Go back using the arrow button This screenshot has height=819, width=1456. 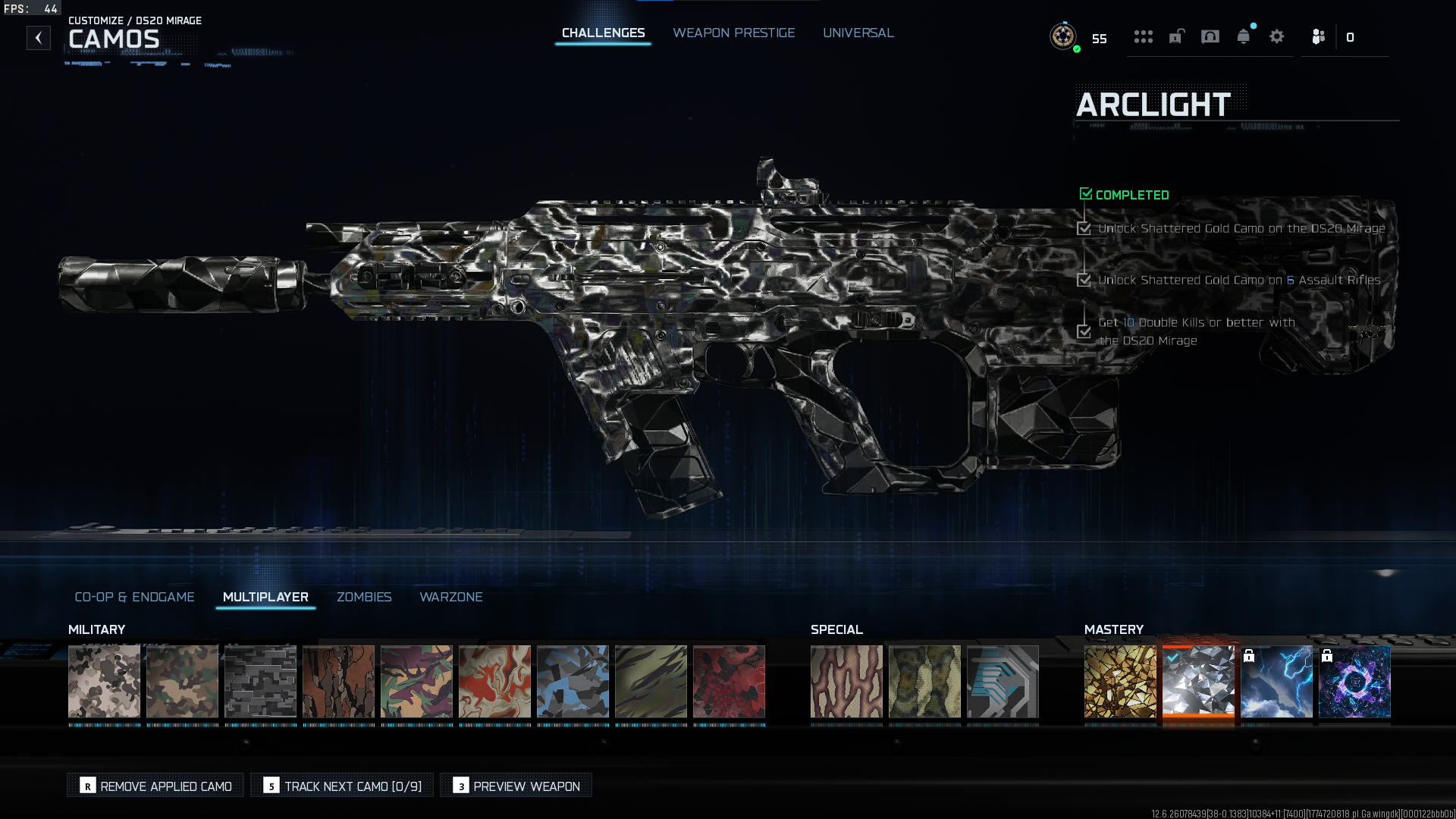(39, 38)
